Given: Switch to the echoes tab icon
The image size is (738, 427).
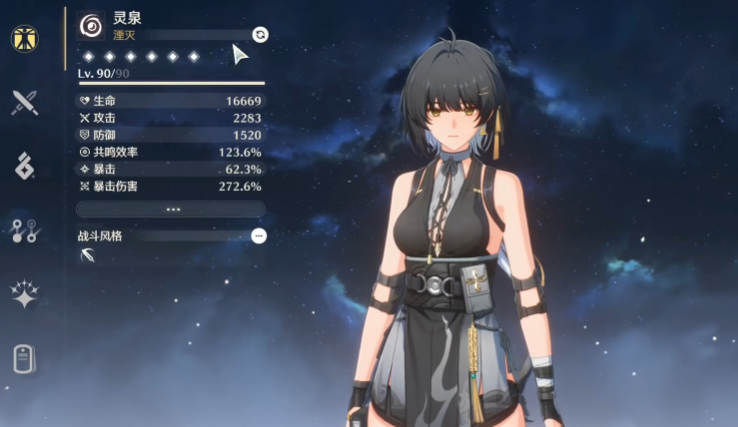Looking at the screenshot, I should (x=24, y=166).
